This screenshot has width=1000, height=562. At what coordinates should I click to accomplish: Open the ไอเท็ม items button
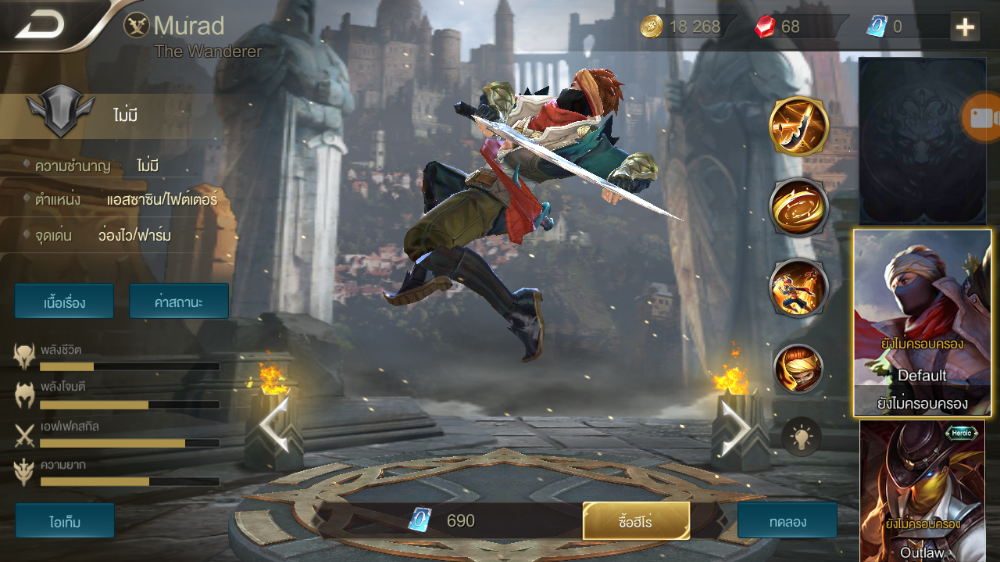pyautogui.click(x=64, y=520)
